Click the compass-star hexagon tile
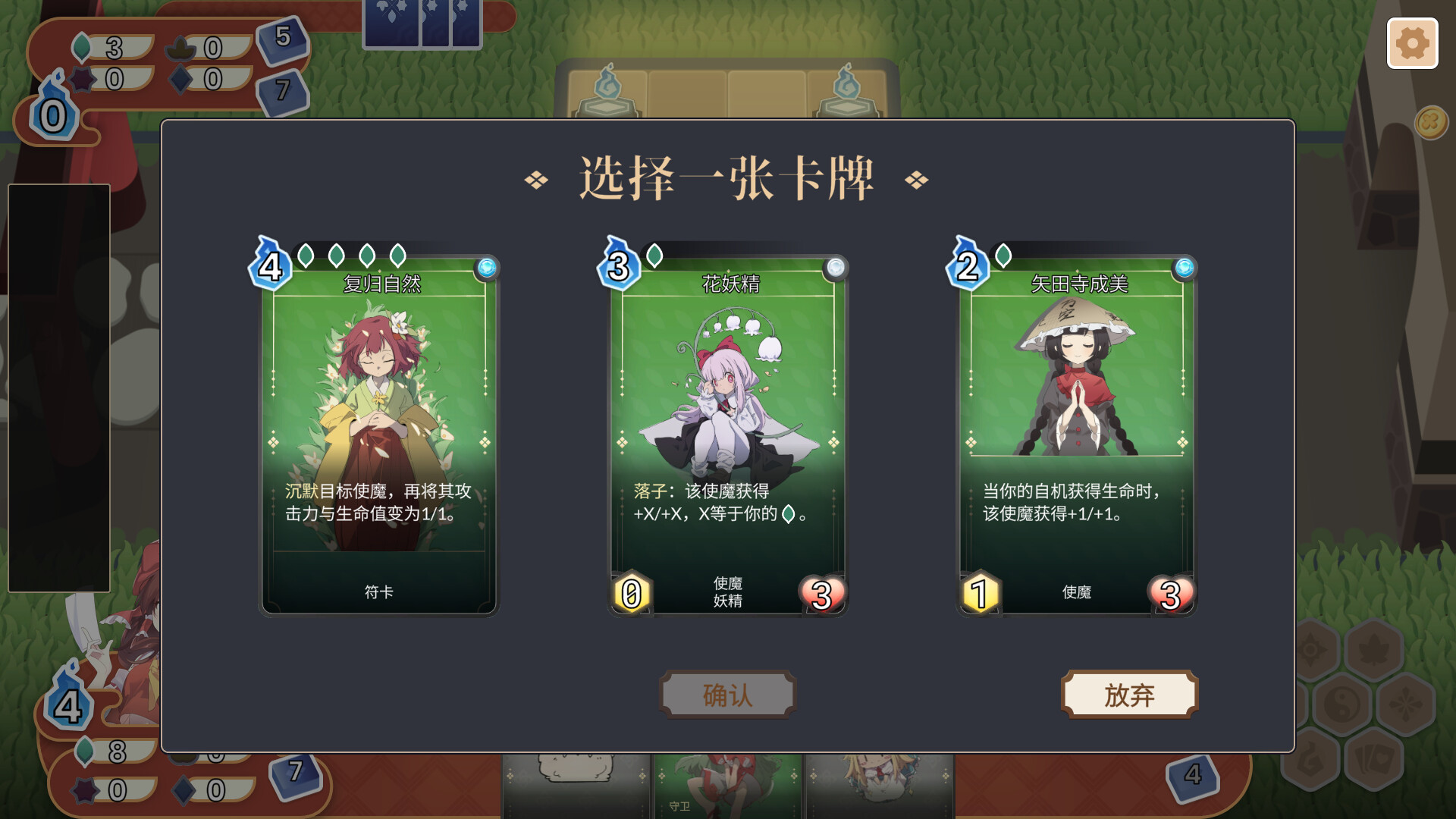This screenshot has height=819, width=1456. coord(1313,649)
